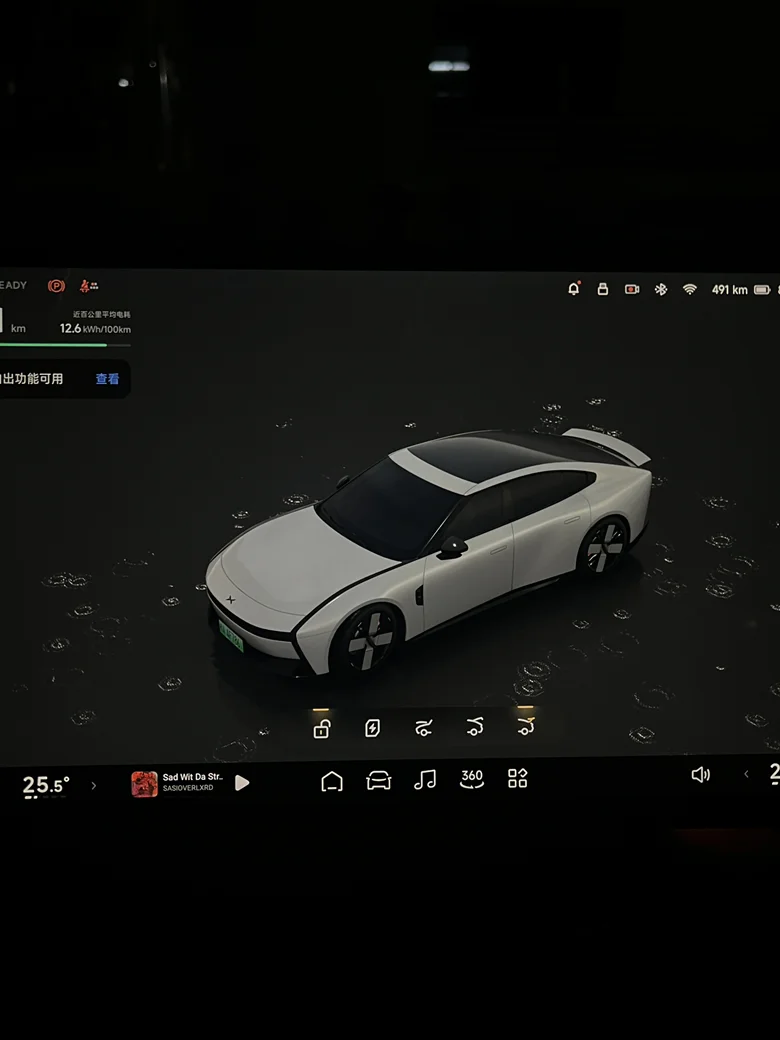Open the Sad Wit Da Str.. album thumbnail
Viewport: 780px width, 1040px height.
[x=144, y=784]
